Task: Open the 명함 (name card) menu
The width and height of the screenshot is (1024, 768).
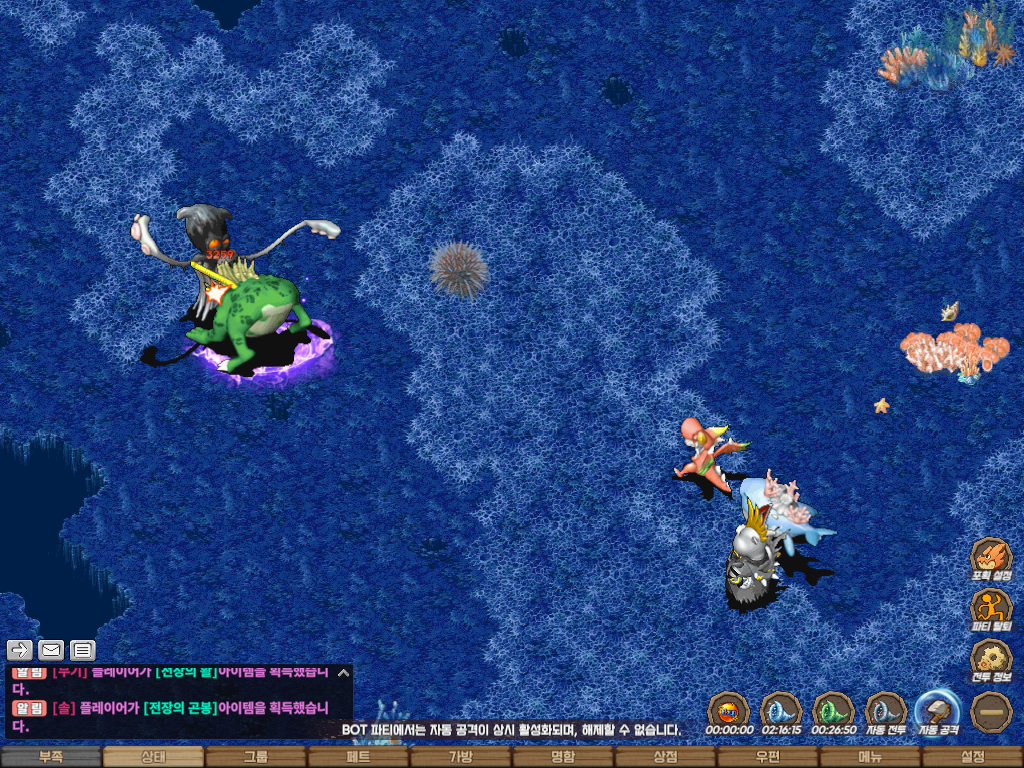Action: point(563,757)
